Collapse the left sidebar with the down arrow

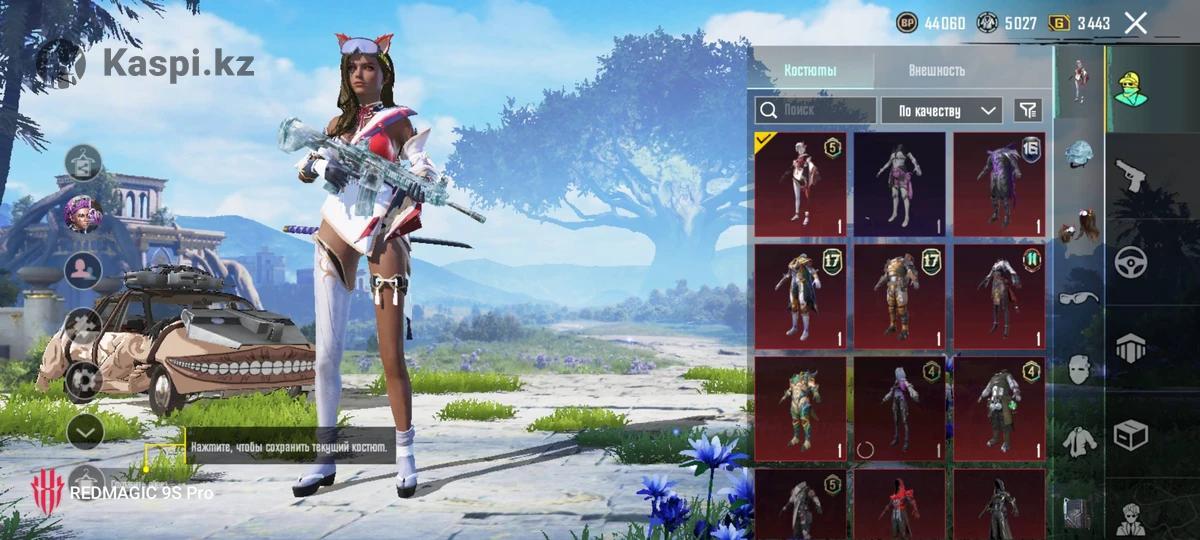point(86,431)
